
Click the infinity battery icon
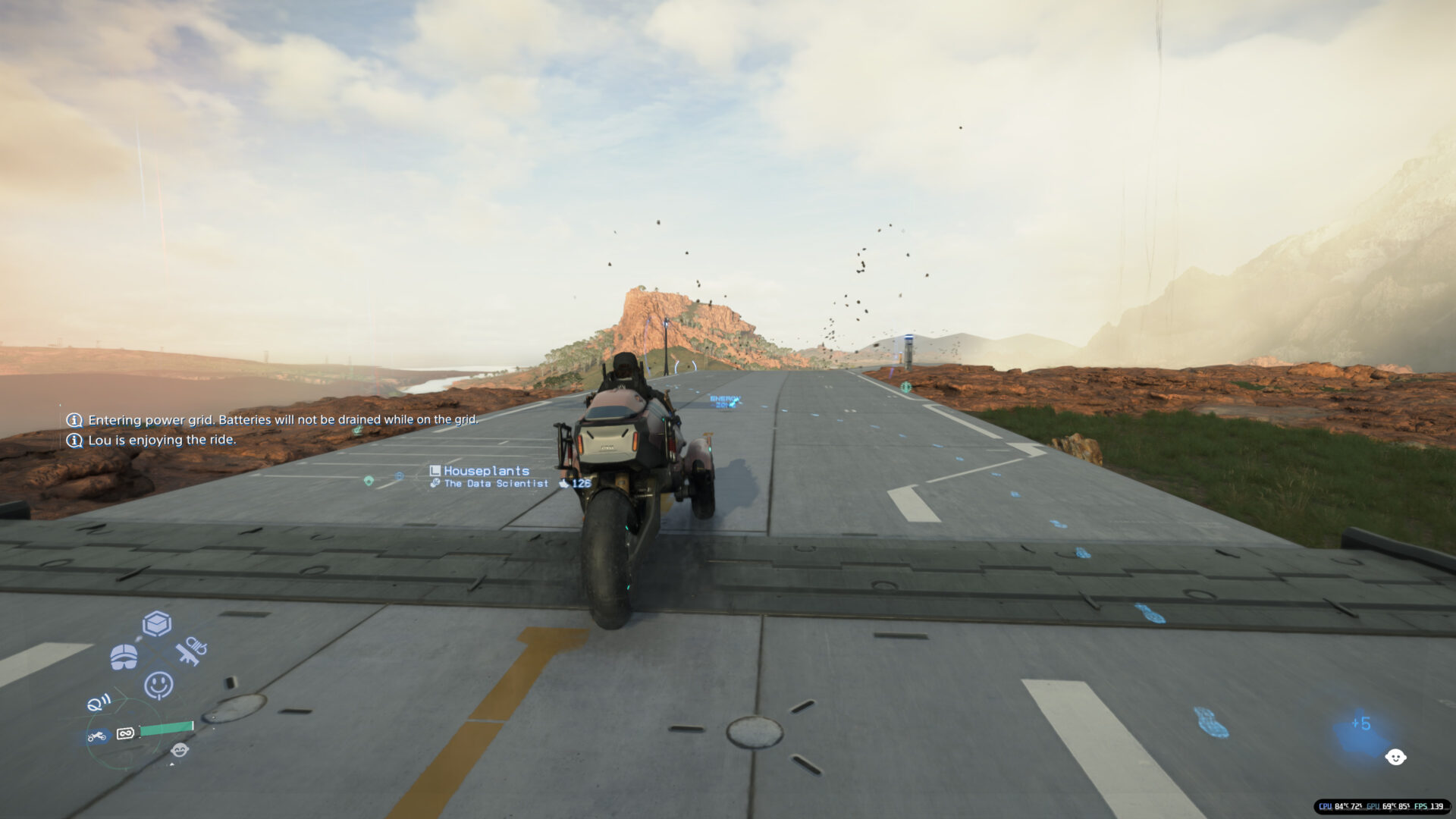click(x=126, y=733)
